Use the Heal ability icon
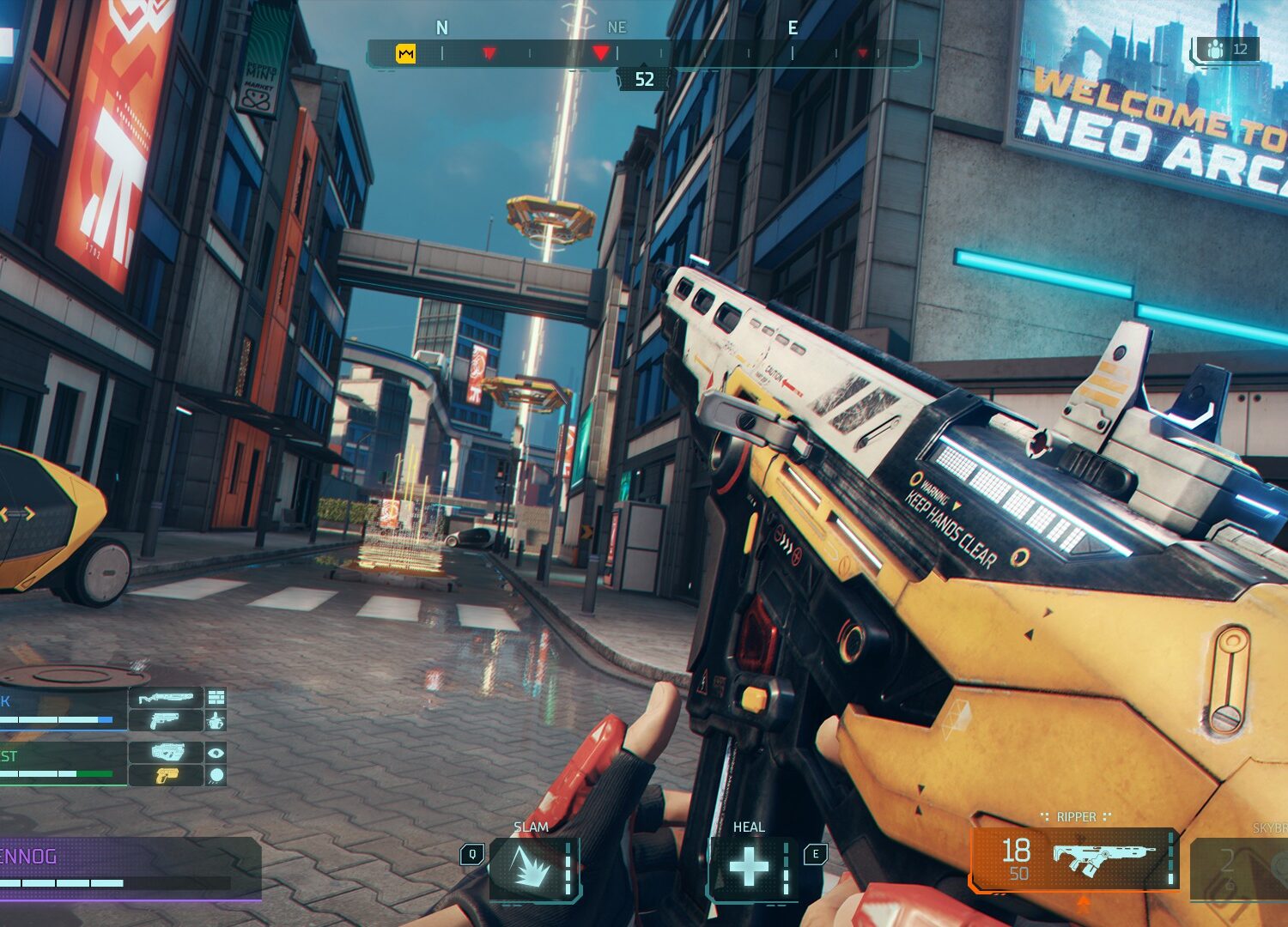 pyautogui.click(x=749, y=867)
